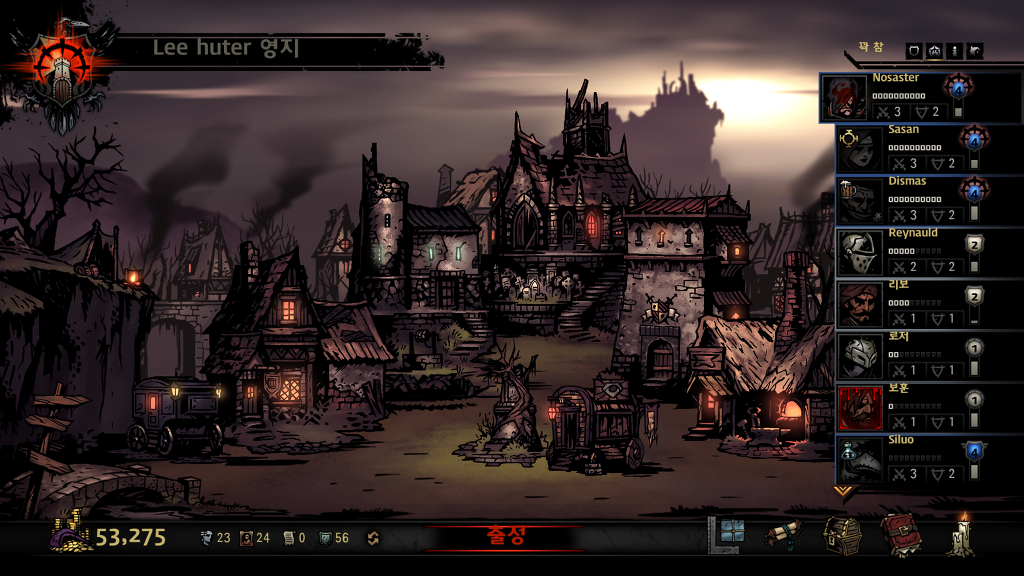This screenshot has height=576, width=1024.
Task: Click the lit candle icon
Action: coord(963,535)
